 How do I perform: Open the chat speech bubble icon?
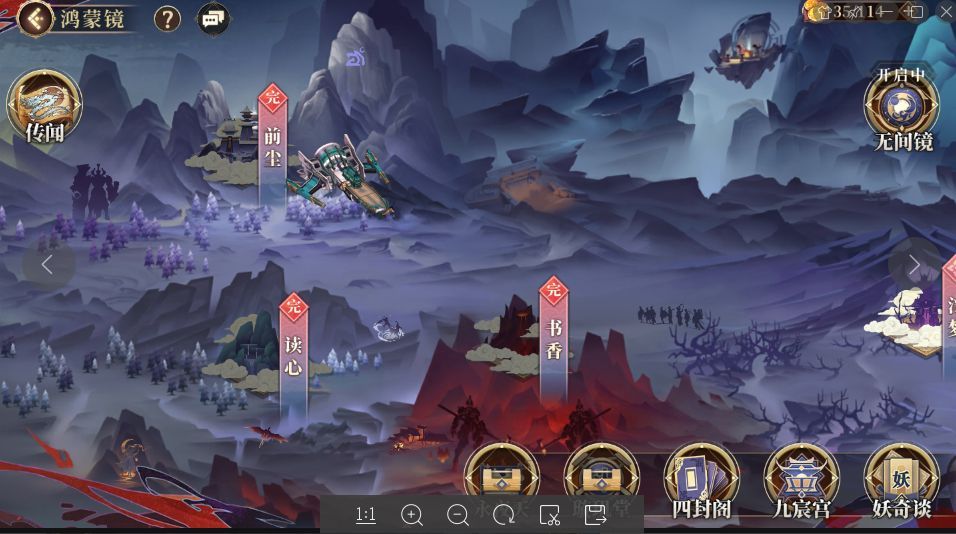click(x=212, y=18)
